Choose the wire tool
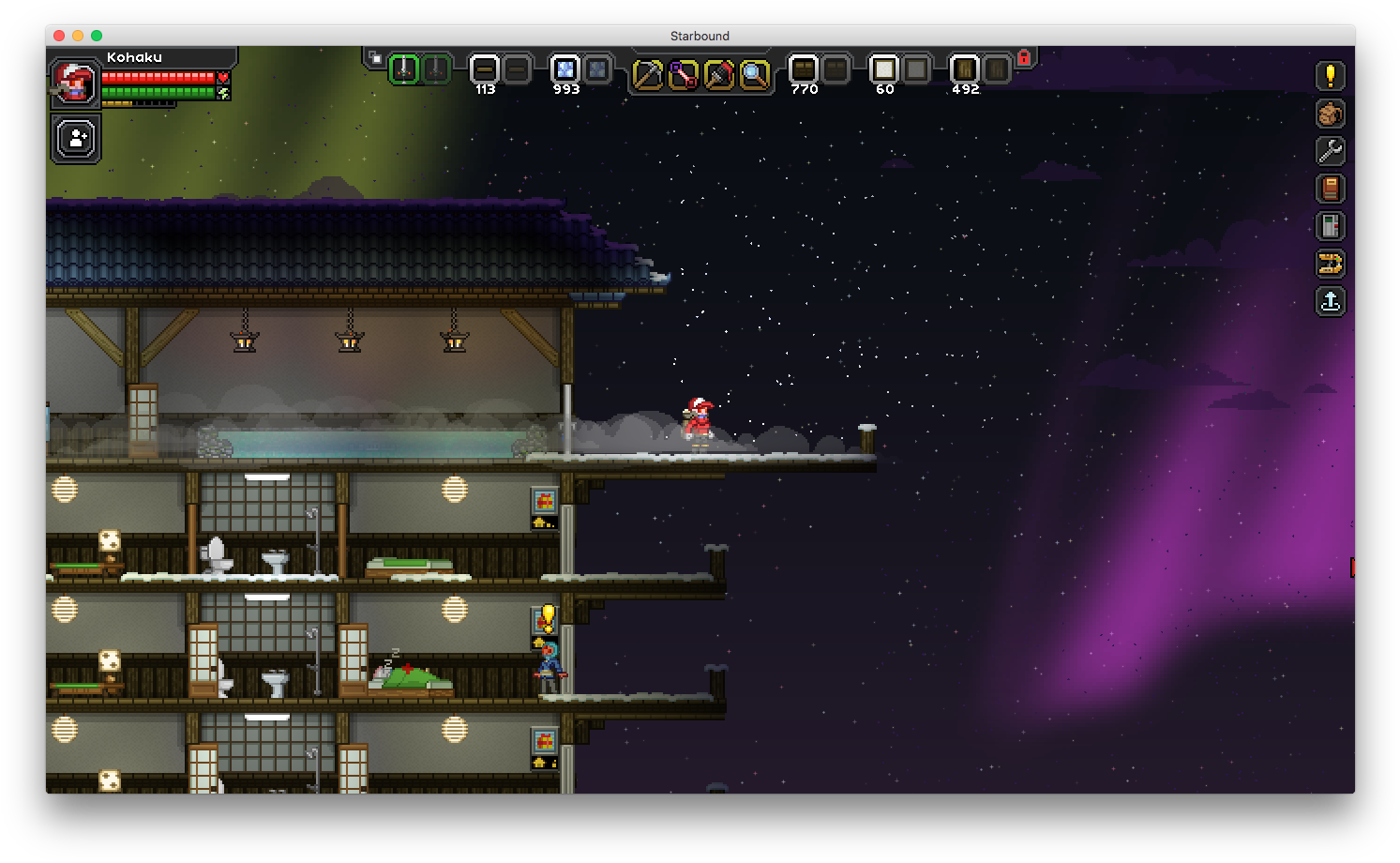Viewport: 1400px width, 863px height. [683, 74]
